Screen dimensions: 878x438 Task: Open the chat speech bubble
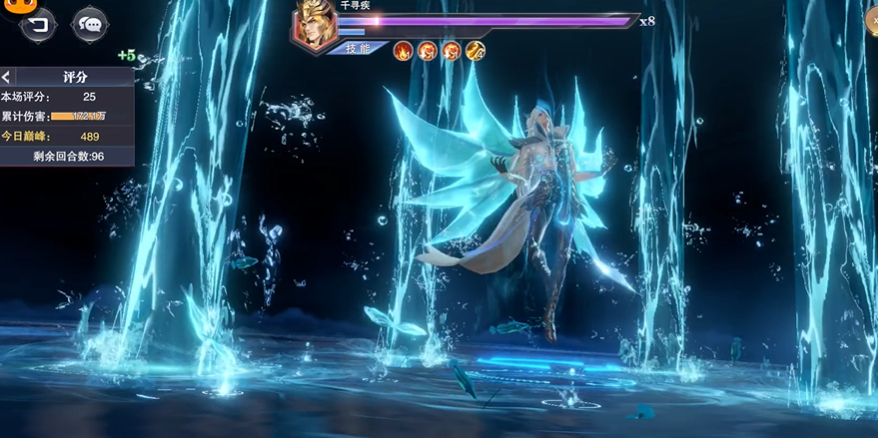click(90, 25)
